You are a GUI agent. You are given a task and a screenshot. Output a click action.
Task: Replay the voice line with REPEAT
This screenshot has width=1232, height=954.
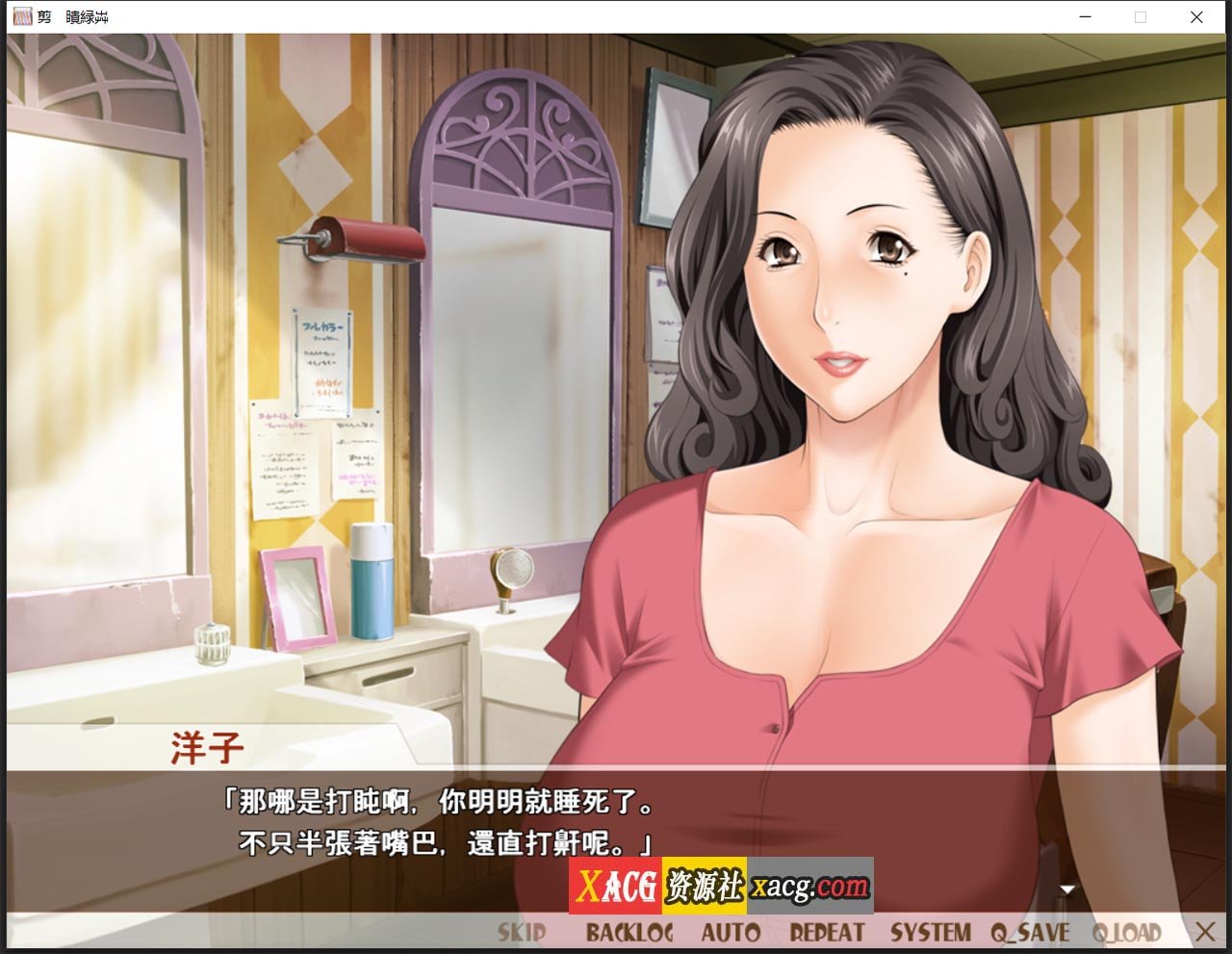click(826, 931)
